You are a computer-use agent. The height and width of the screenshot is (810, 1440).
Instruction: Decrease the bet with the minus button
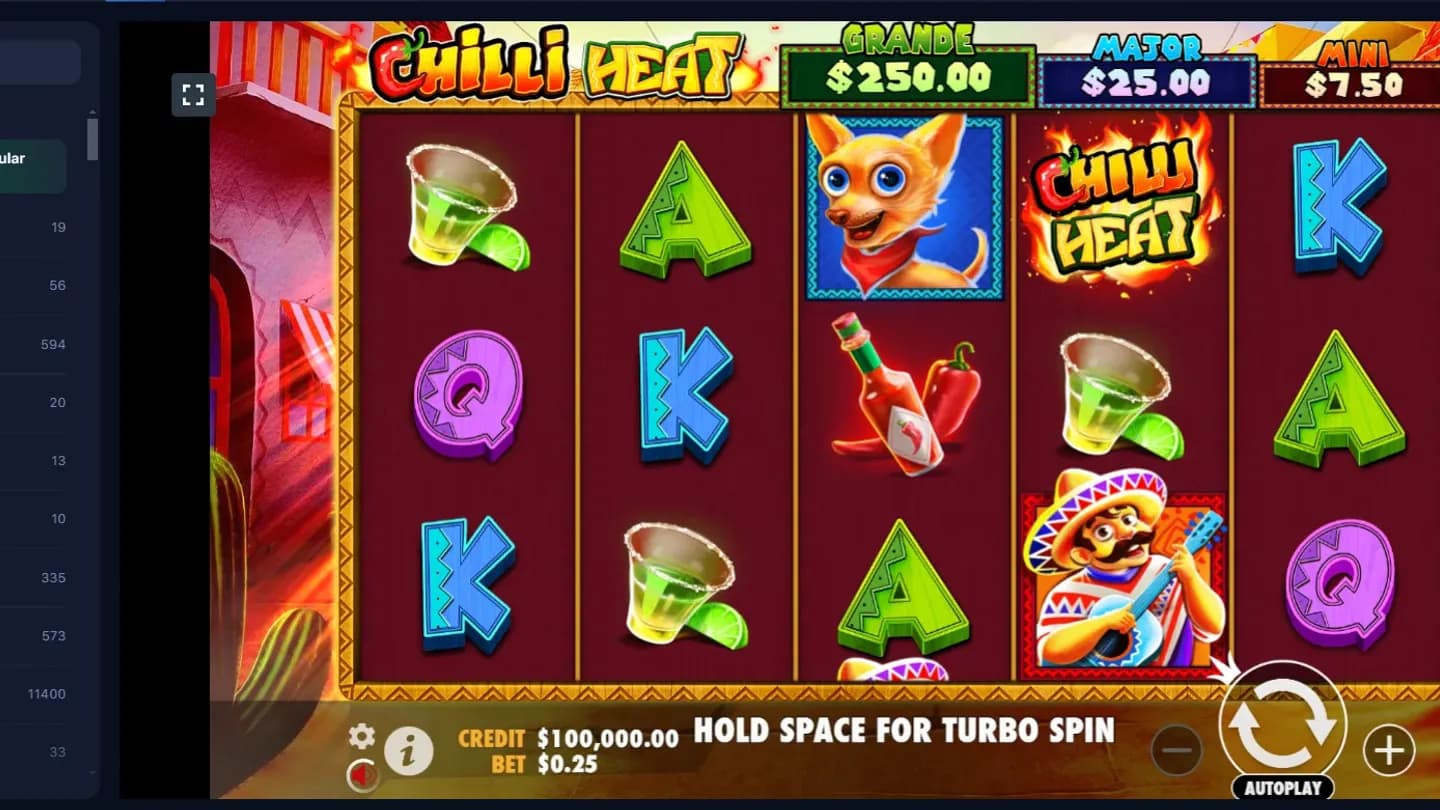click(1177, 748)
